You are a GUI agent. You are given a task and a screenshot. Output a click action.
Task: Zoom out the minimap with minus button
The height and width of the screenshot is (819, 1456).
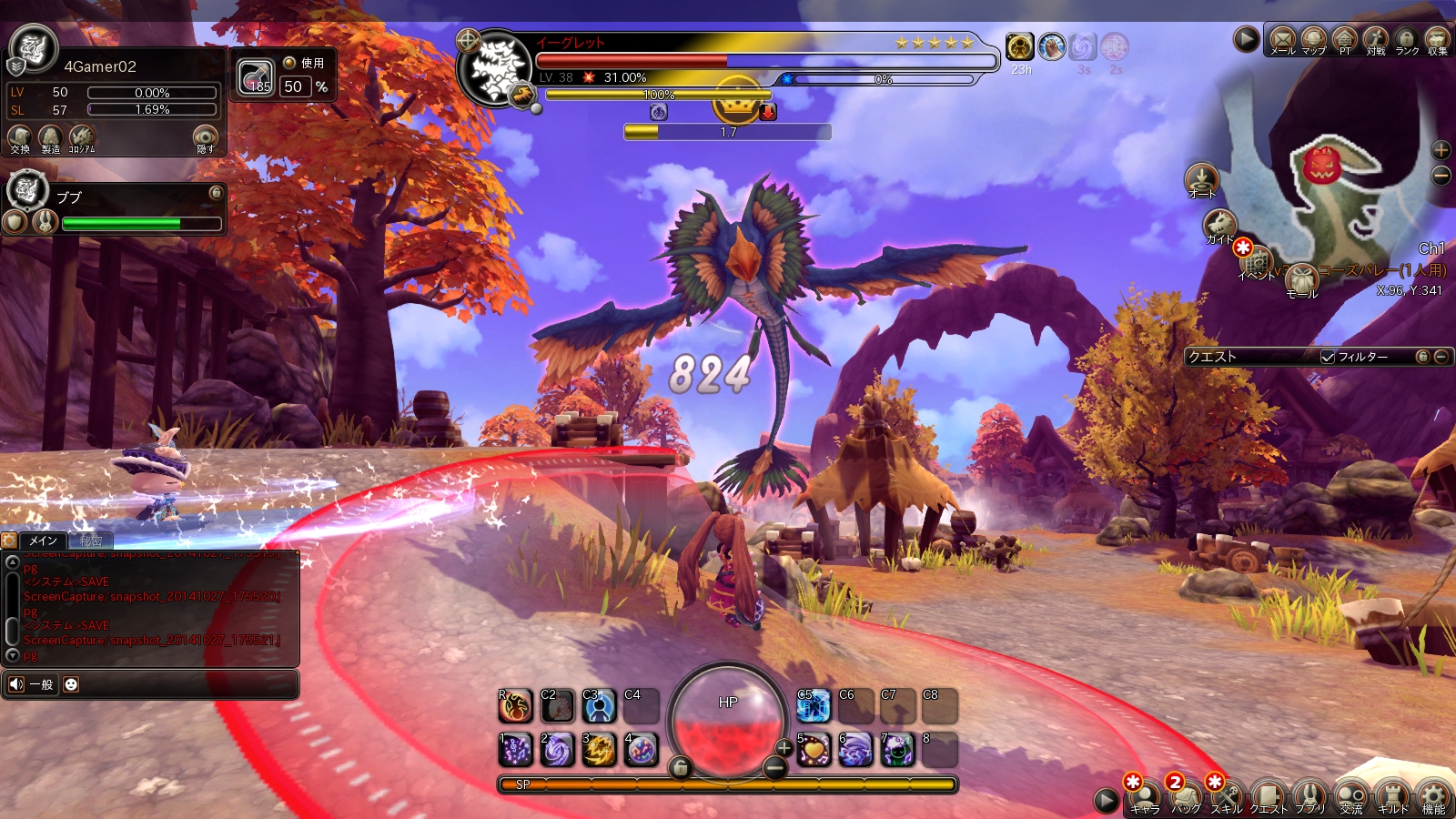(x=1441, y=175)
